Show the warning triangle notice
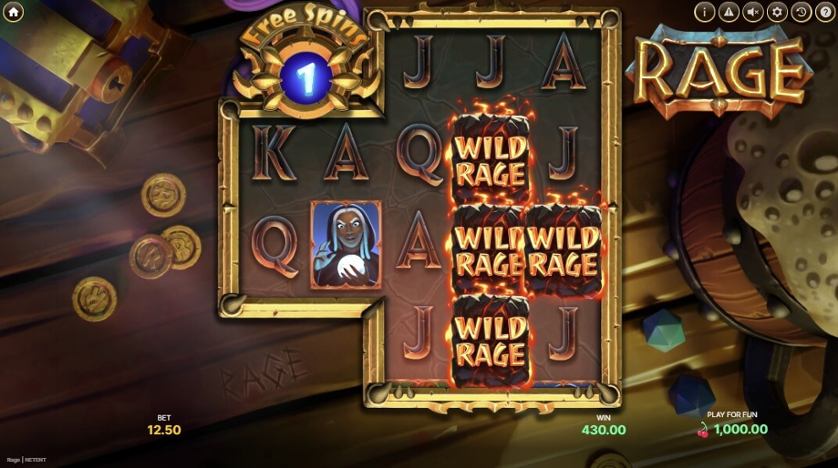 730,12
